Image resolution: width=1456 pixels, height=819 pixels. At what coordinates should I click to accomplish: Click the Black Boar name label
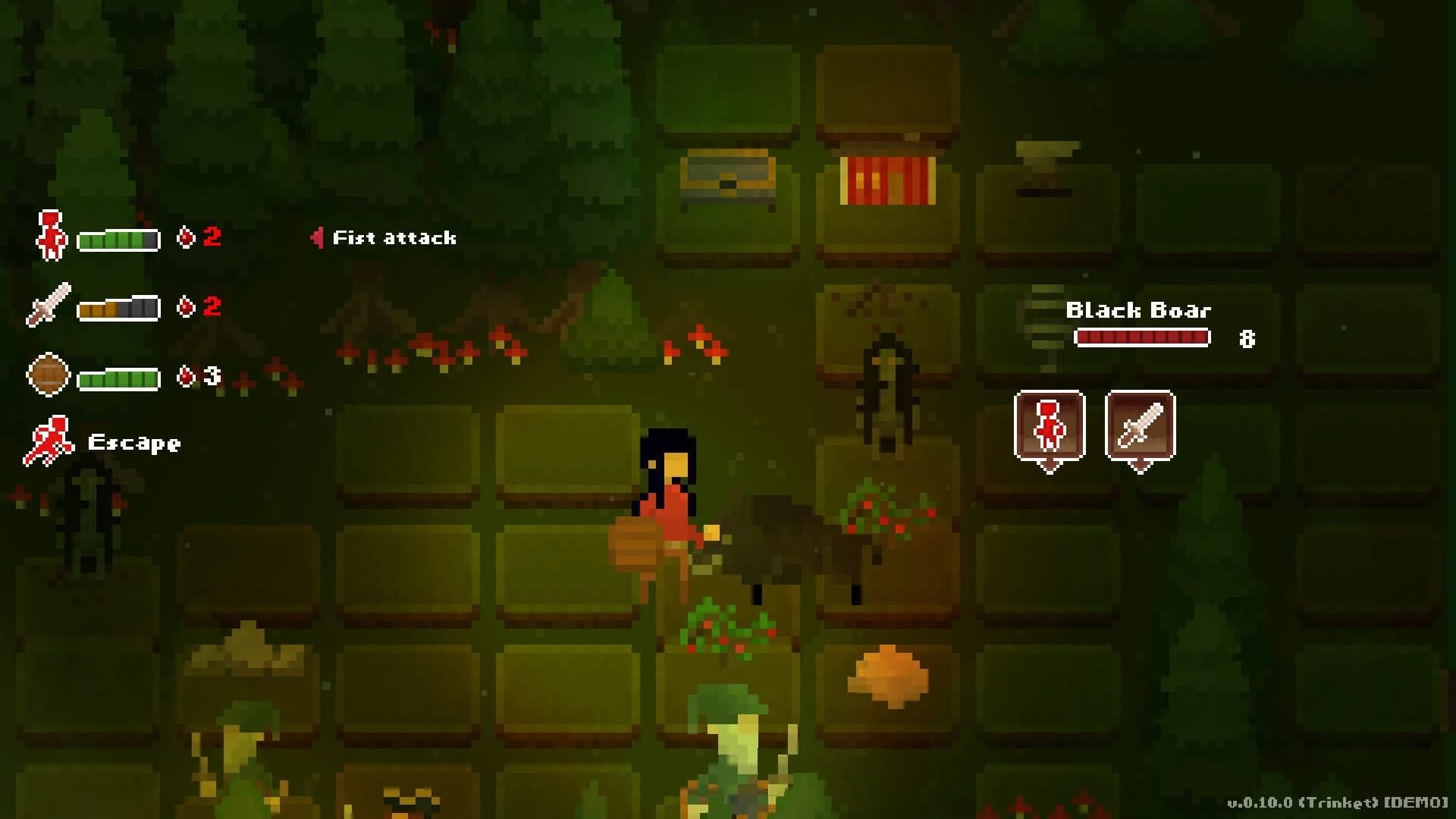coord(1138,309)
